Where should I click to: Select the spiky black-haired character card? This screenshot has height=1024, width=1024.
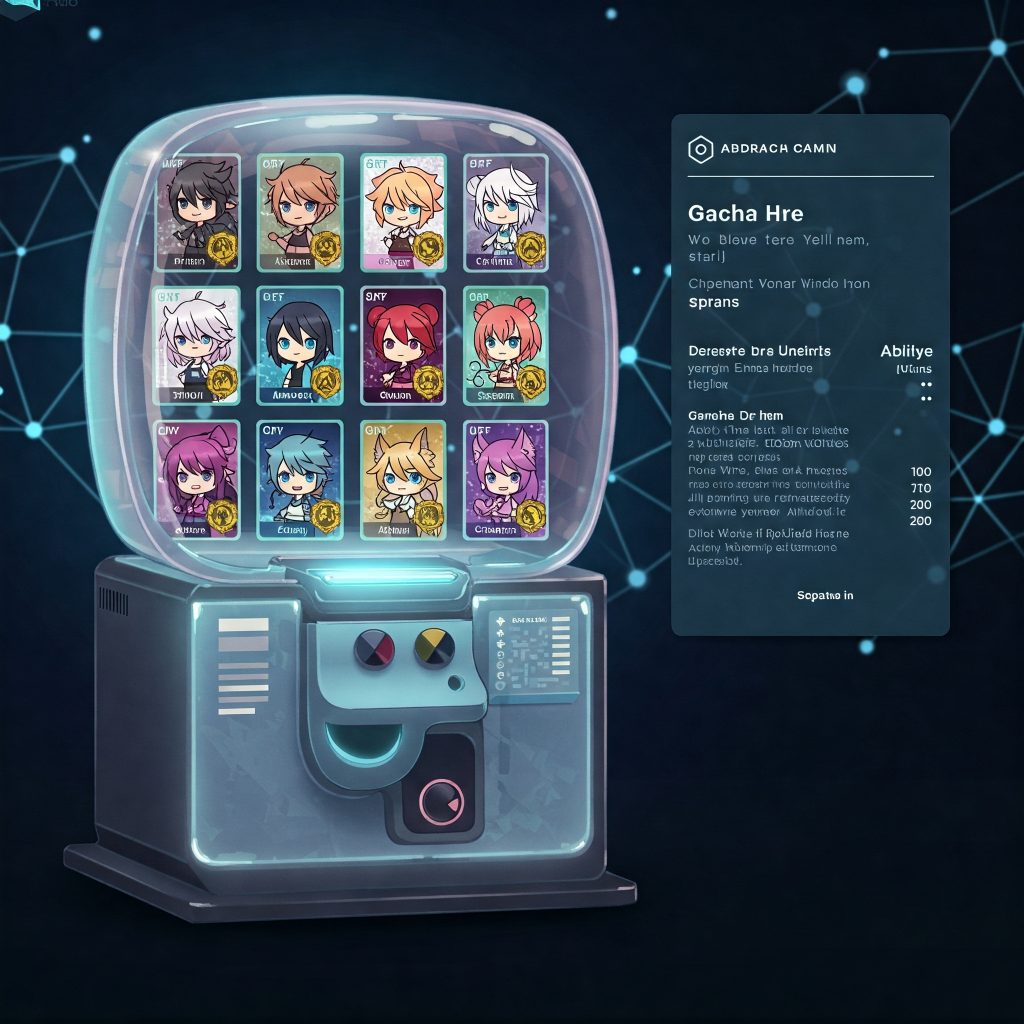[x=198, y=212]
